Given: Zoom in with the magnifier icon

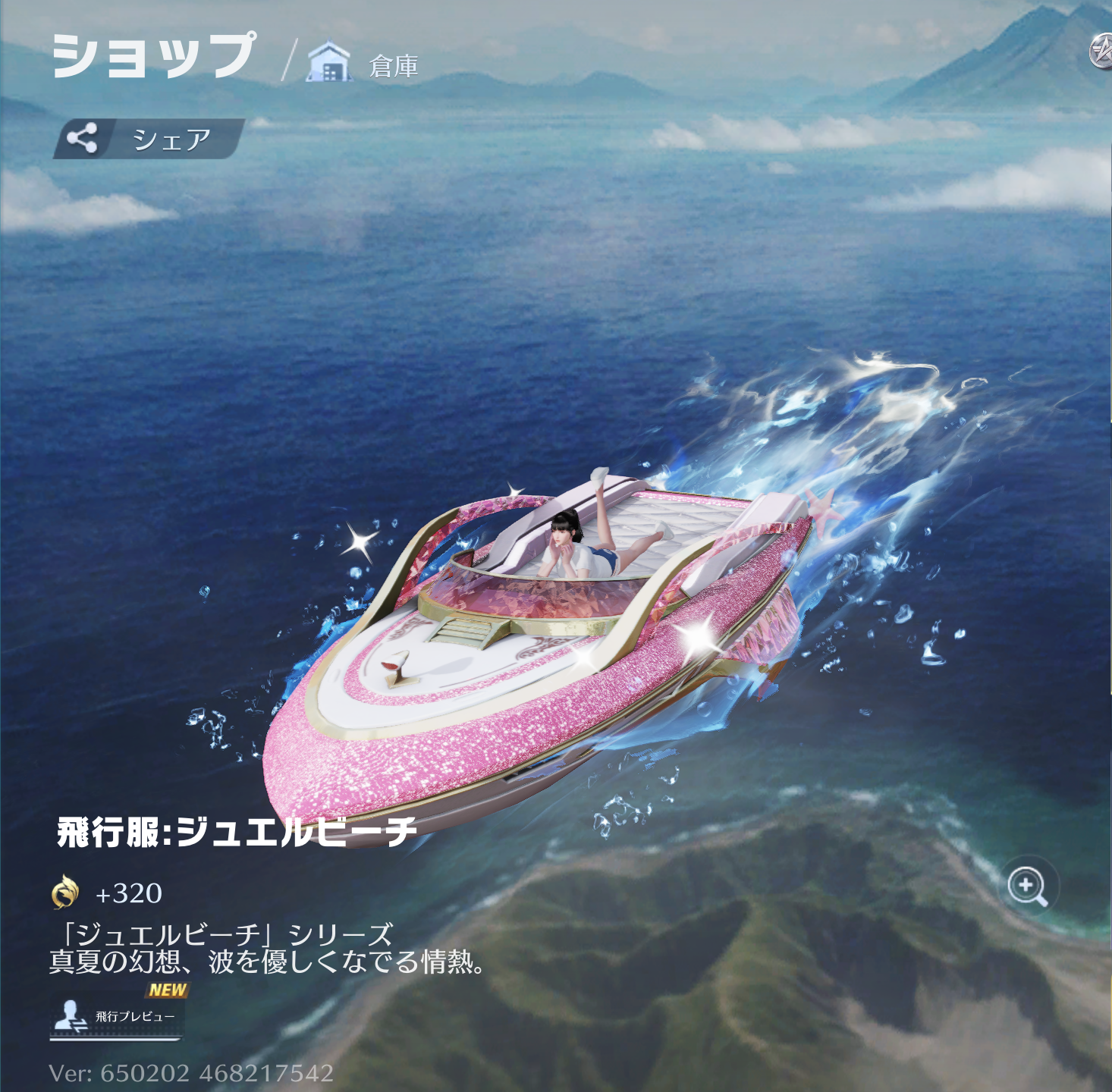Looking at the screenshot, I should [x=1028, y=886].
